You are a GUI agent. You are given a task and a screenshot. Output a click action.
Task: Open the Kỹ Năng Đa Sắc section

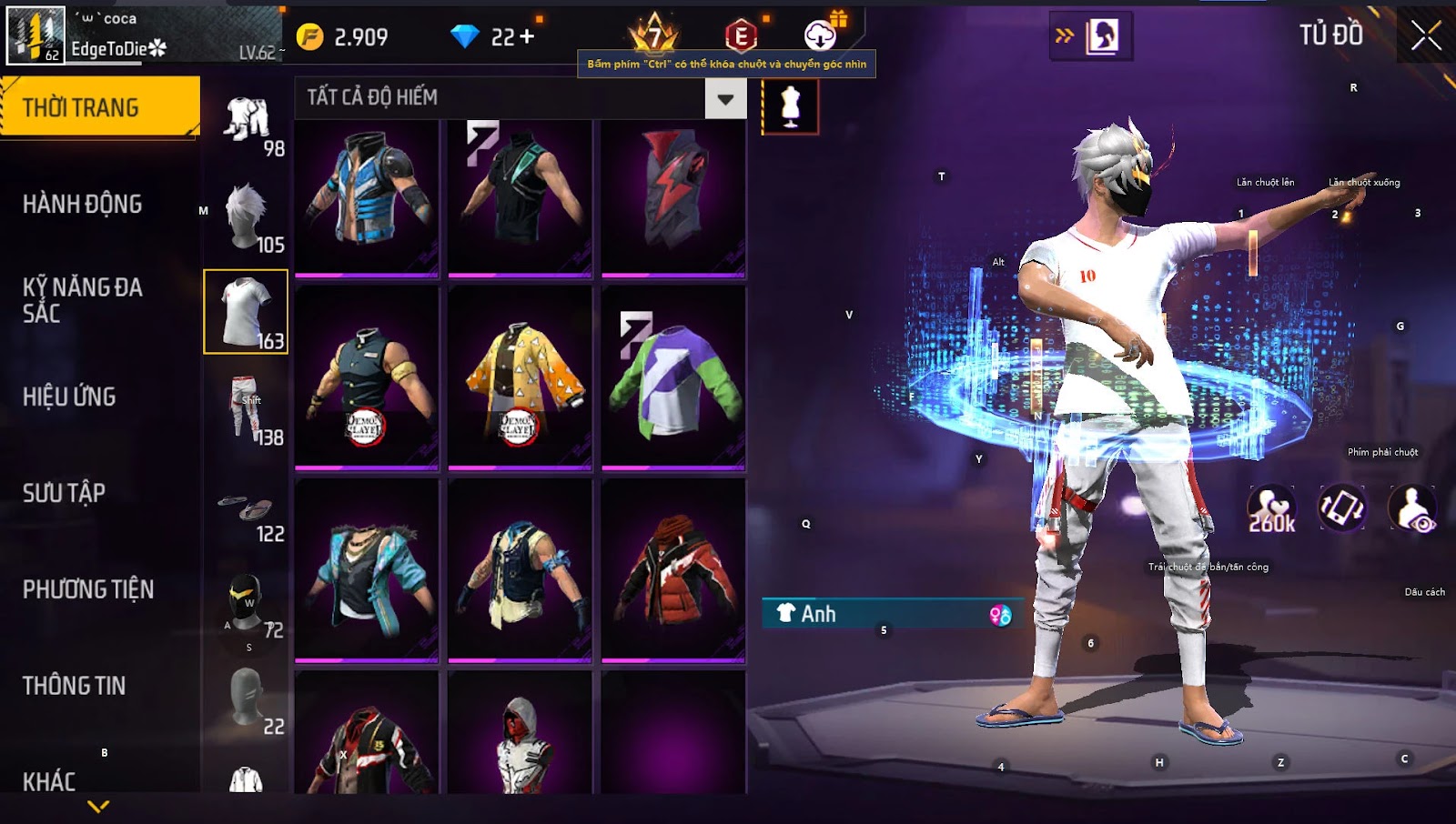click(x=83, y=300)
